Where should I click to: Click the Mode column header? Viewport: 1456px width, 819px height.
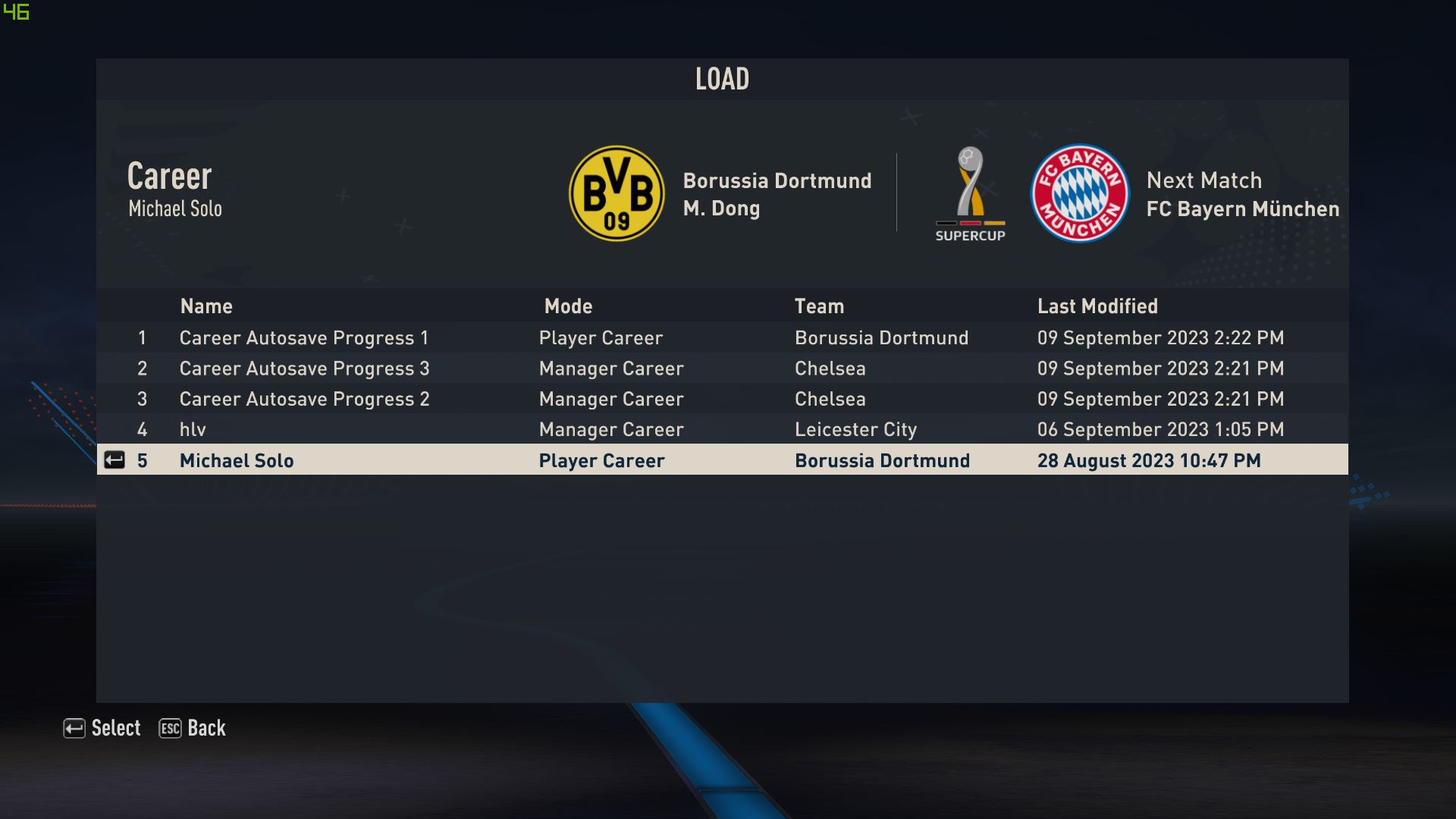(x=568, y=306)
